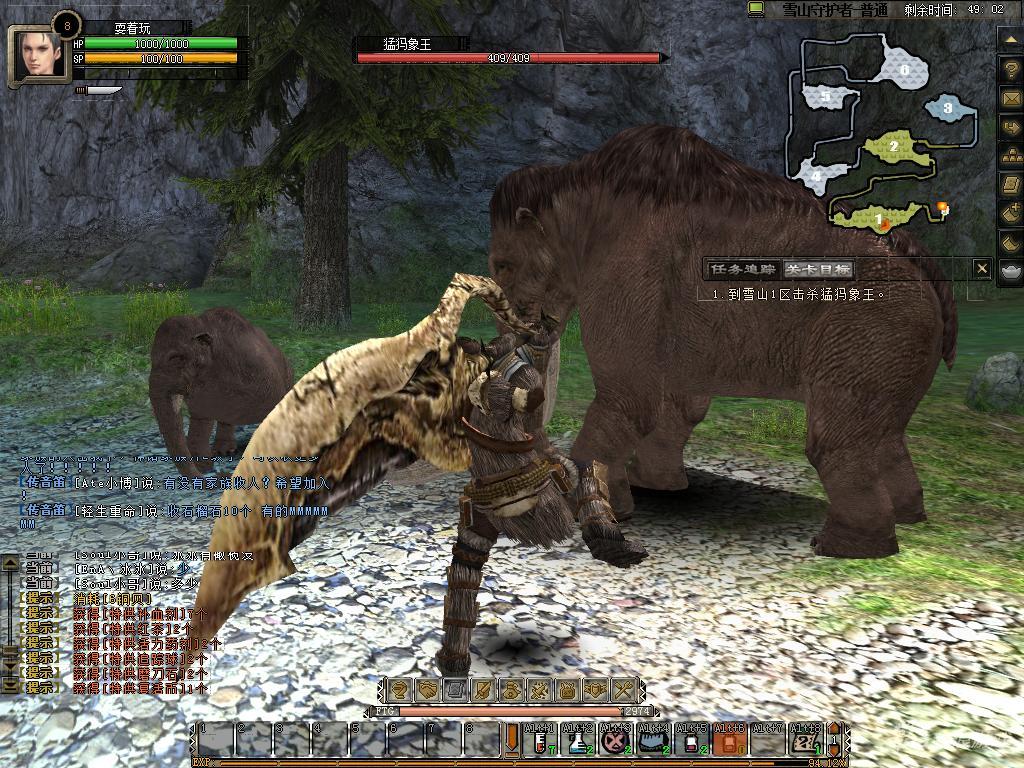
Task: Click the gold bars icon in sidebar
Action: [x=1010, y=155]
